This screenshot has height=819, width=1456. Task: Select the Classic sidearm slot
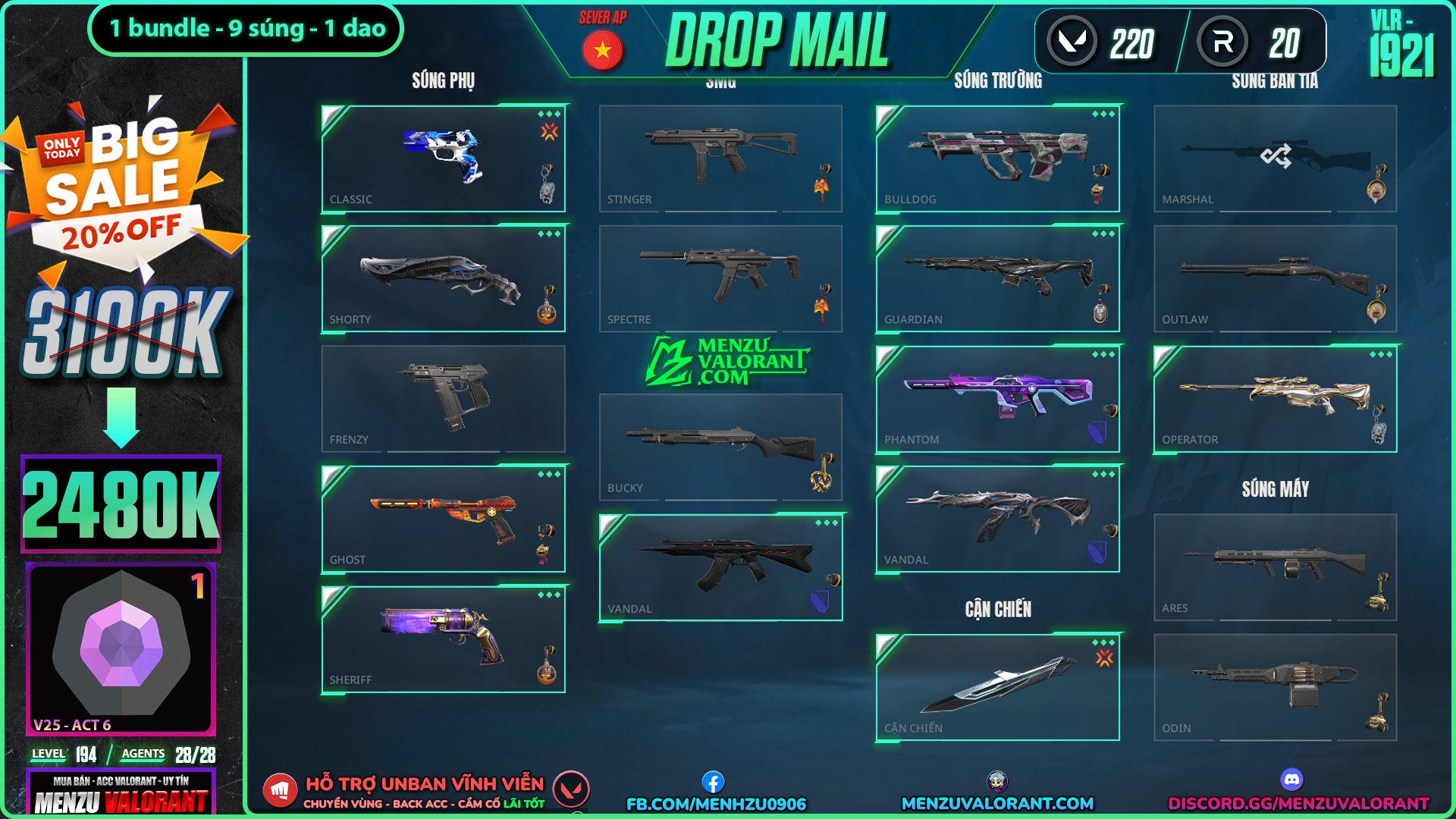click(443, 158)
